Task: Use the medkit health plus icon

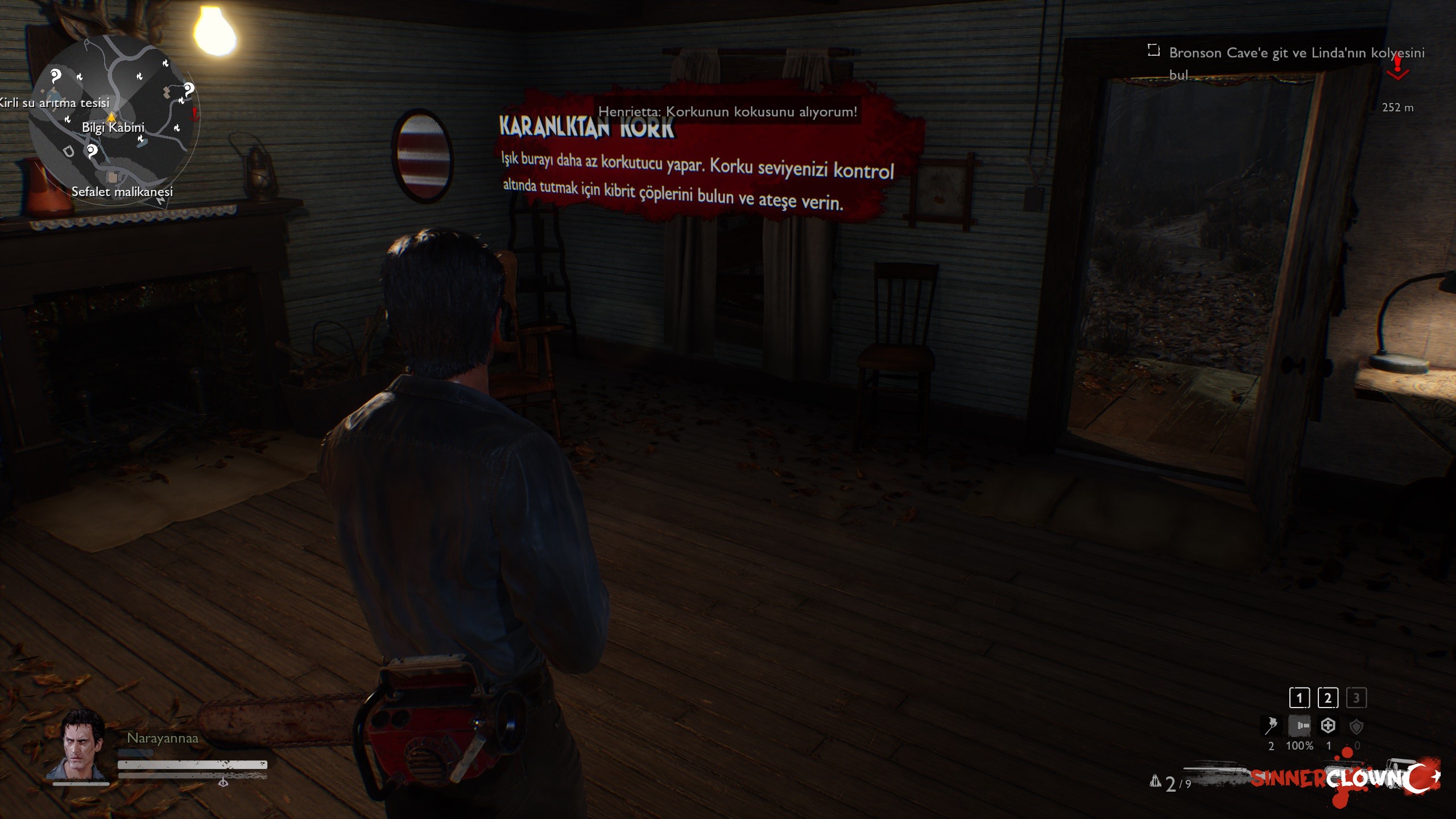Action: (1328, 726)
